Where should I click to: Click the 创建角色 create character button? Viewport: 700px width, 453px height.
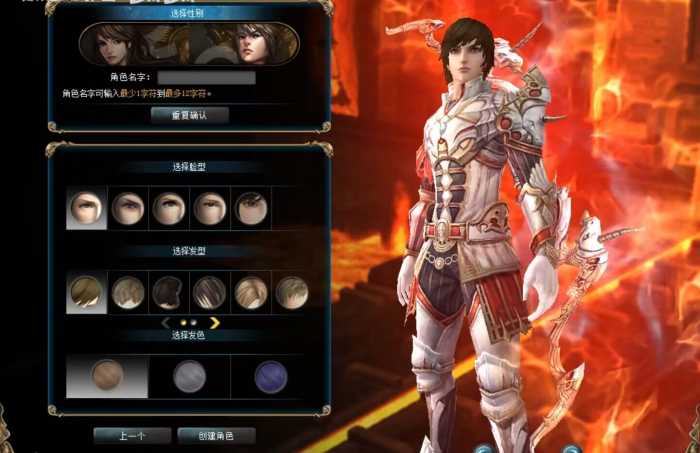[x=215, y=436]
